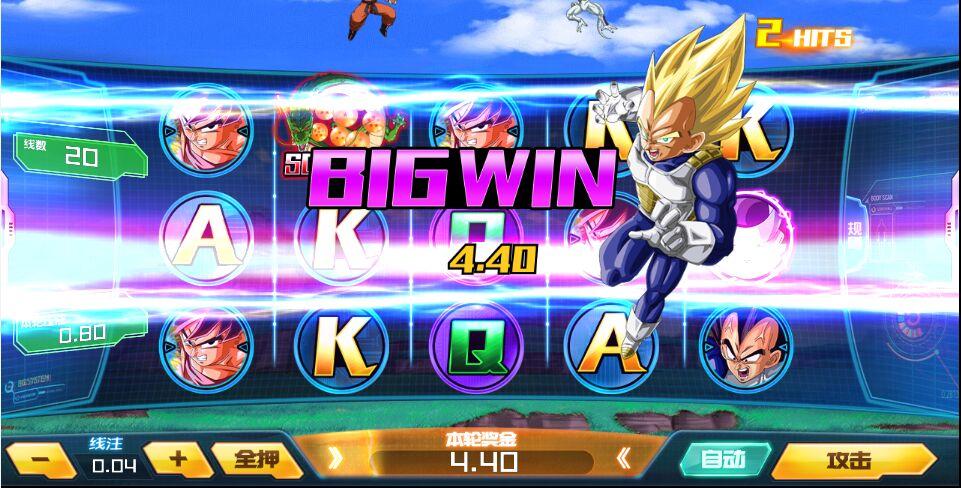Enable auto spin with 自动 button

click(x=722, y=460)
